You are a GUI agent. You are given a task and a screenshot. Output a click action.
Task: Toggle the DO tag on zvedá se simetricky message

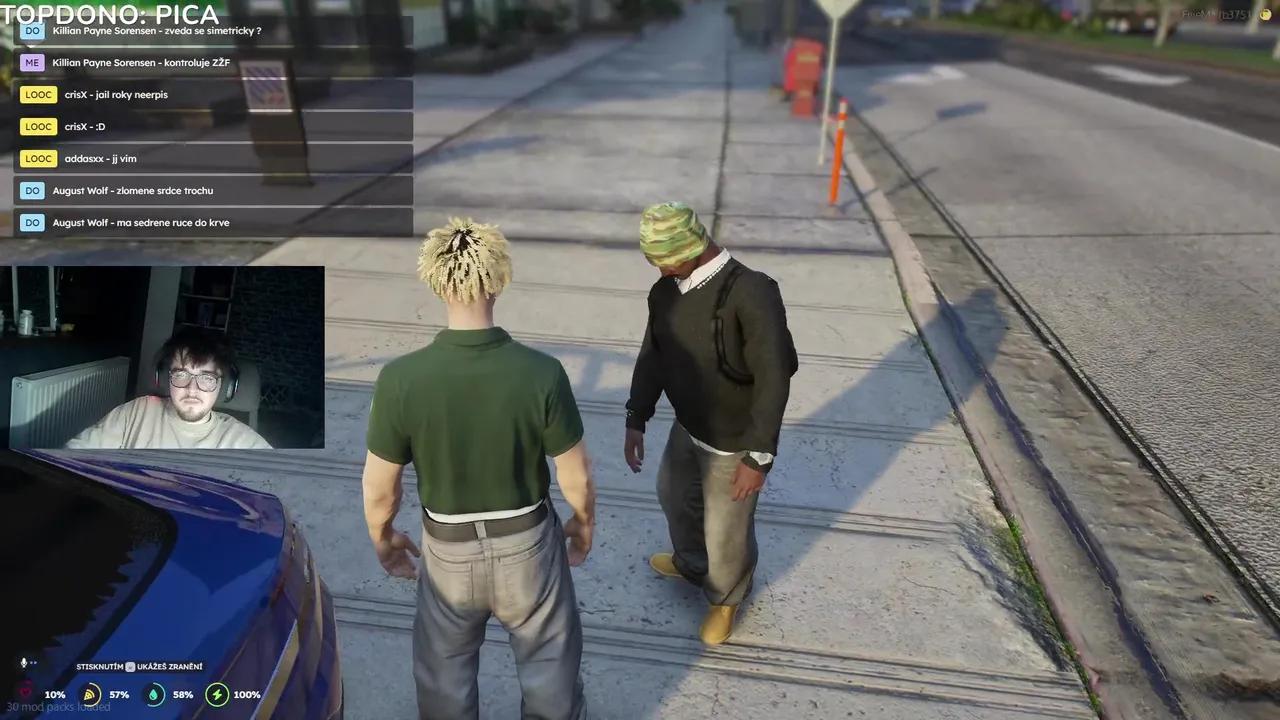pos(32,30)
